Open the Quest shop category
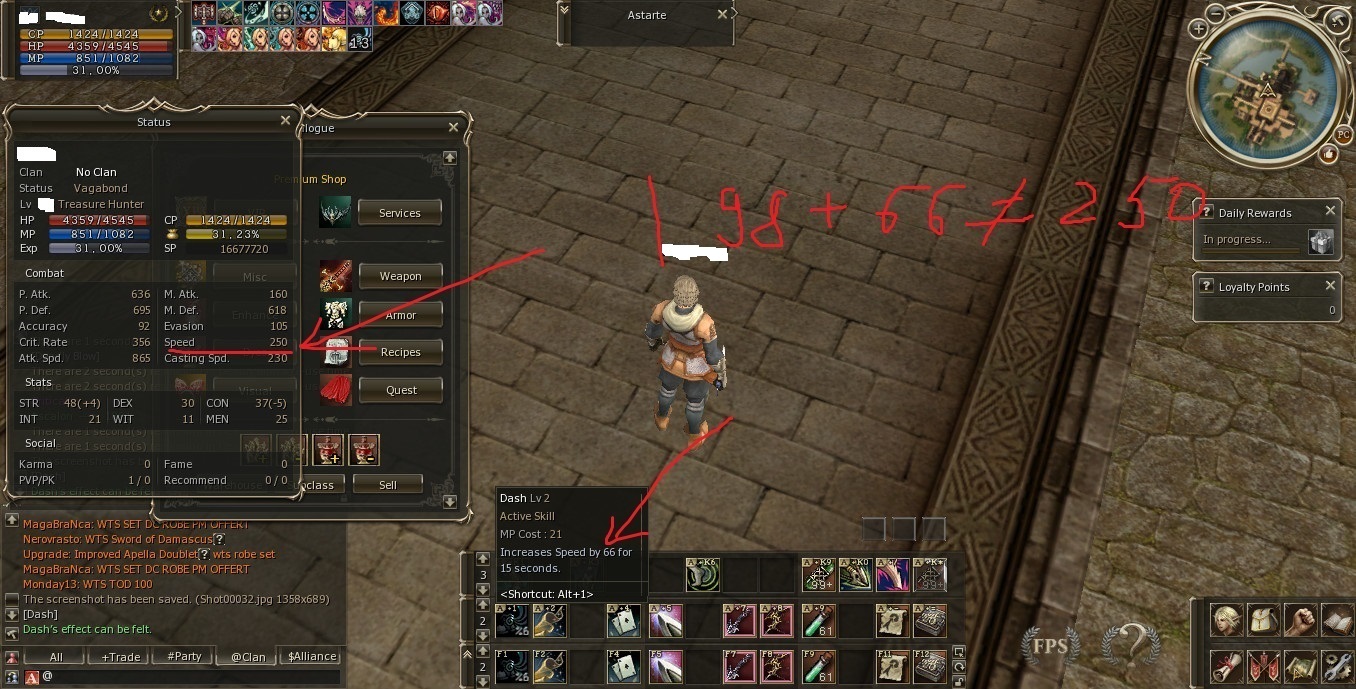 click(x=400, y=390)
